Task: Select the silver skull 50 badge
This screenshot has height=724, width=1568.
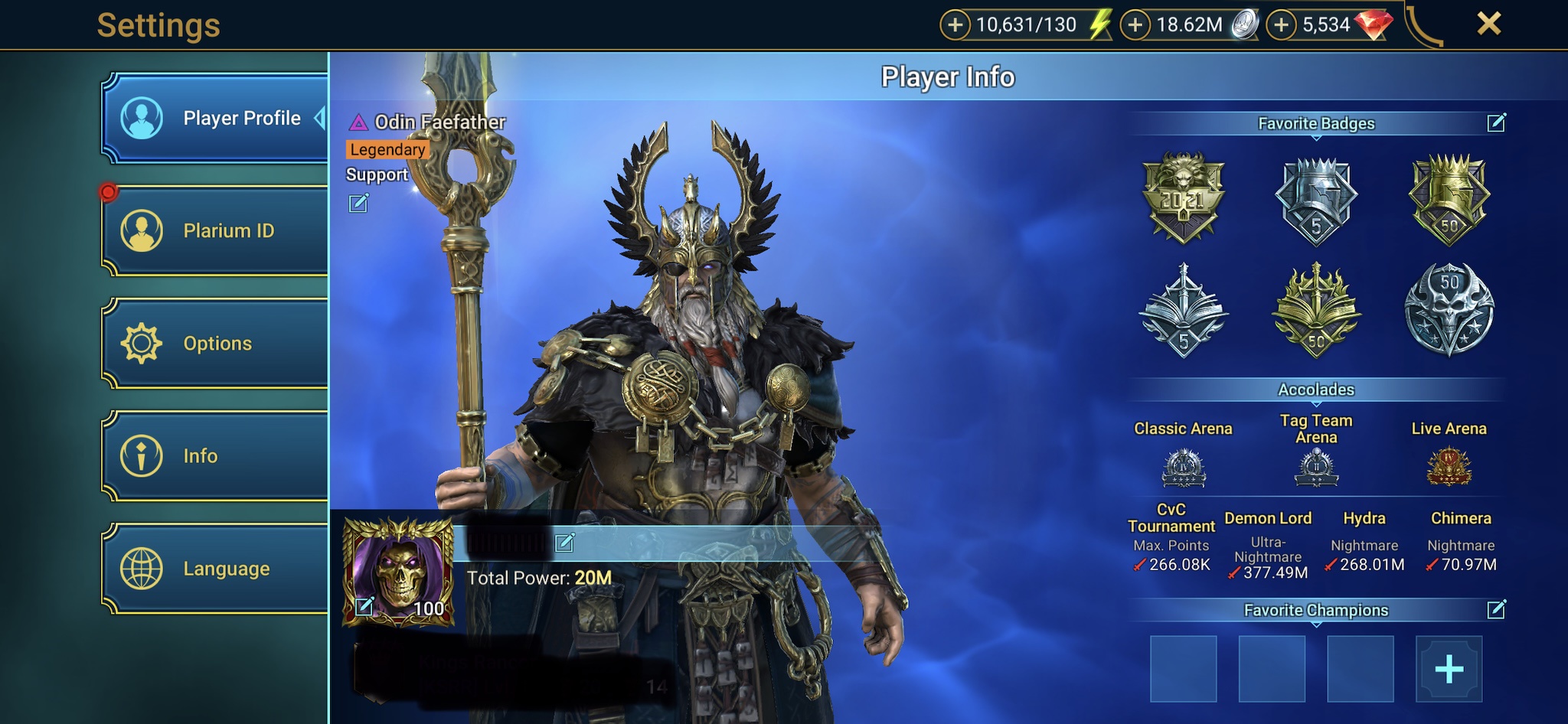Action: [1449, 309]
